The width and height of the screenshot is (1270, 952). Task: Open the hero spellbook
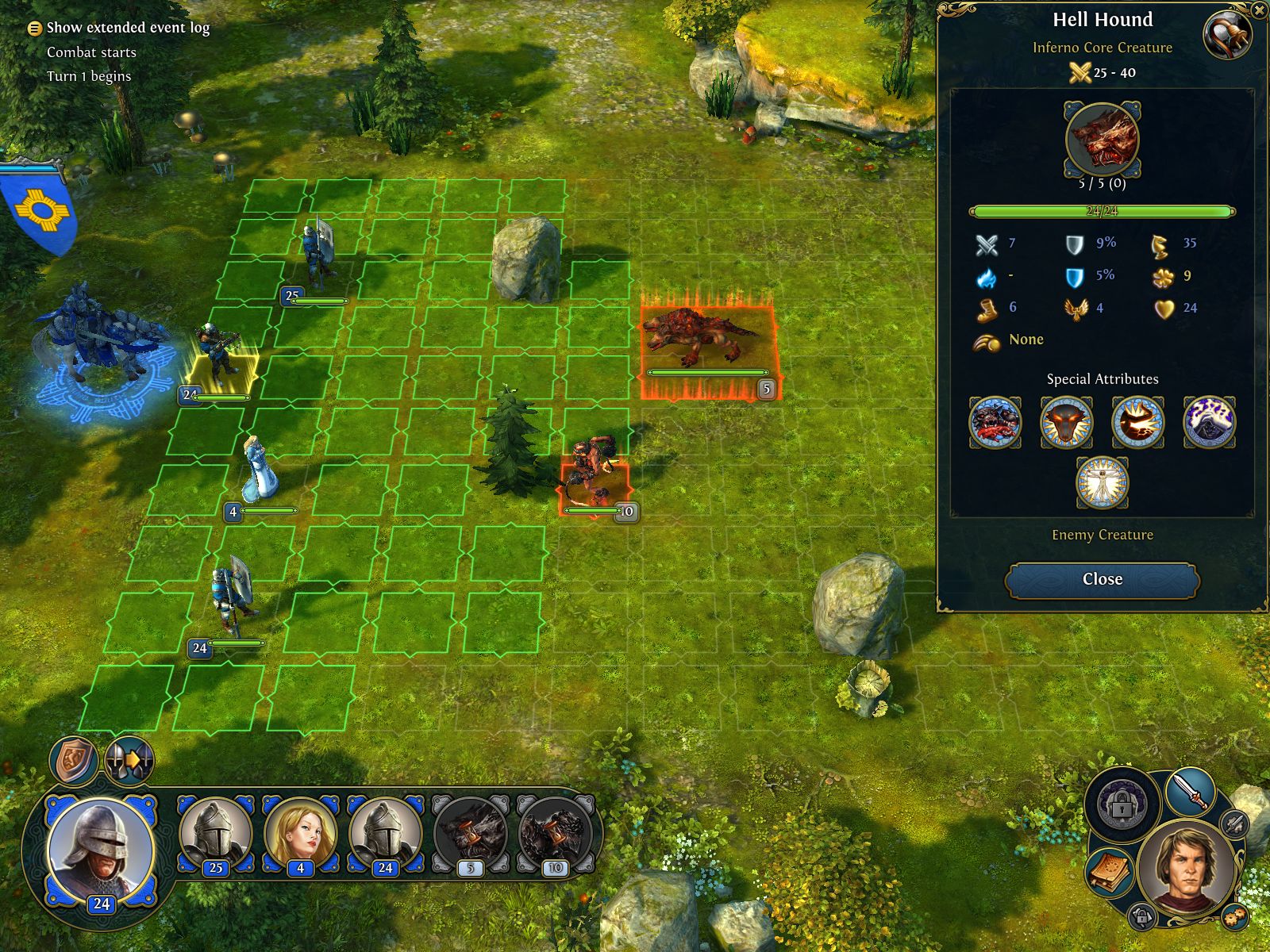tap(1109, 873)
